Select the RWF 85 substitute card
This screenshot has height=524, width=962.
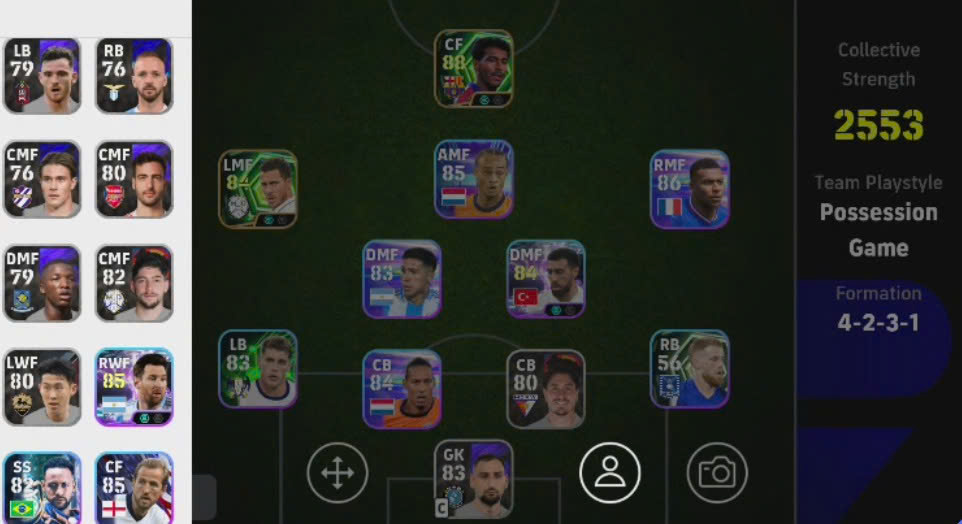[x=134, y=388]
